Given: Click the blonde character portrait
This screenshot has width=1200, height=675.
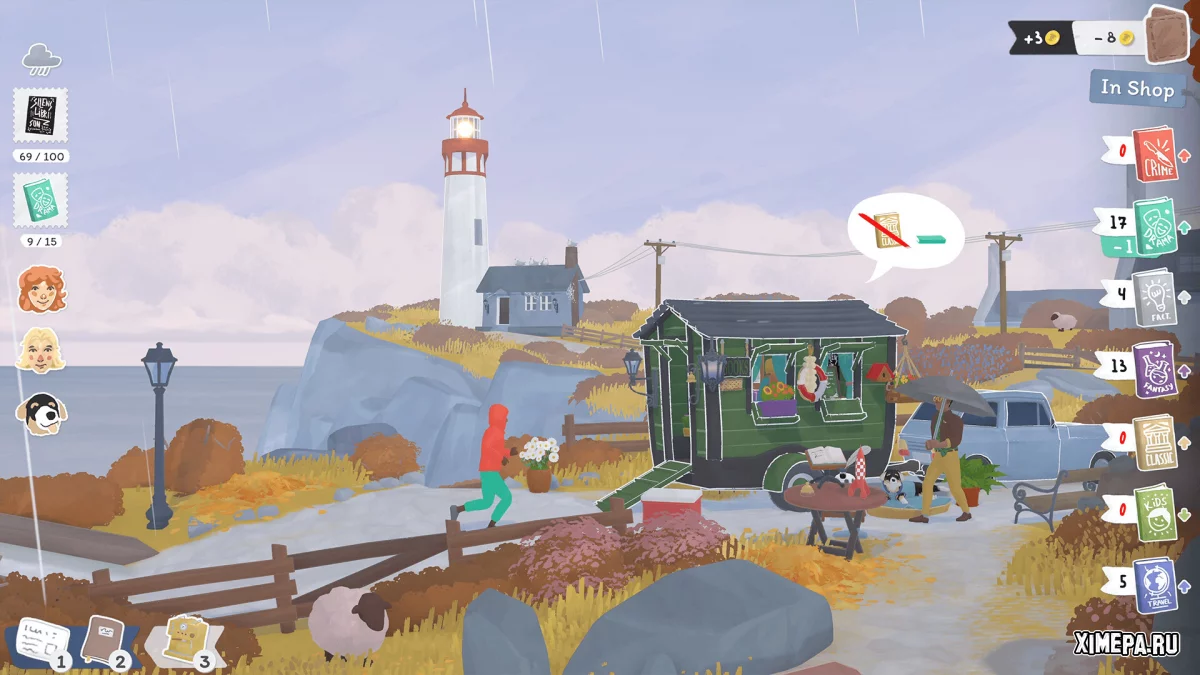Looking at the screenshot, I should [41, 350].
